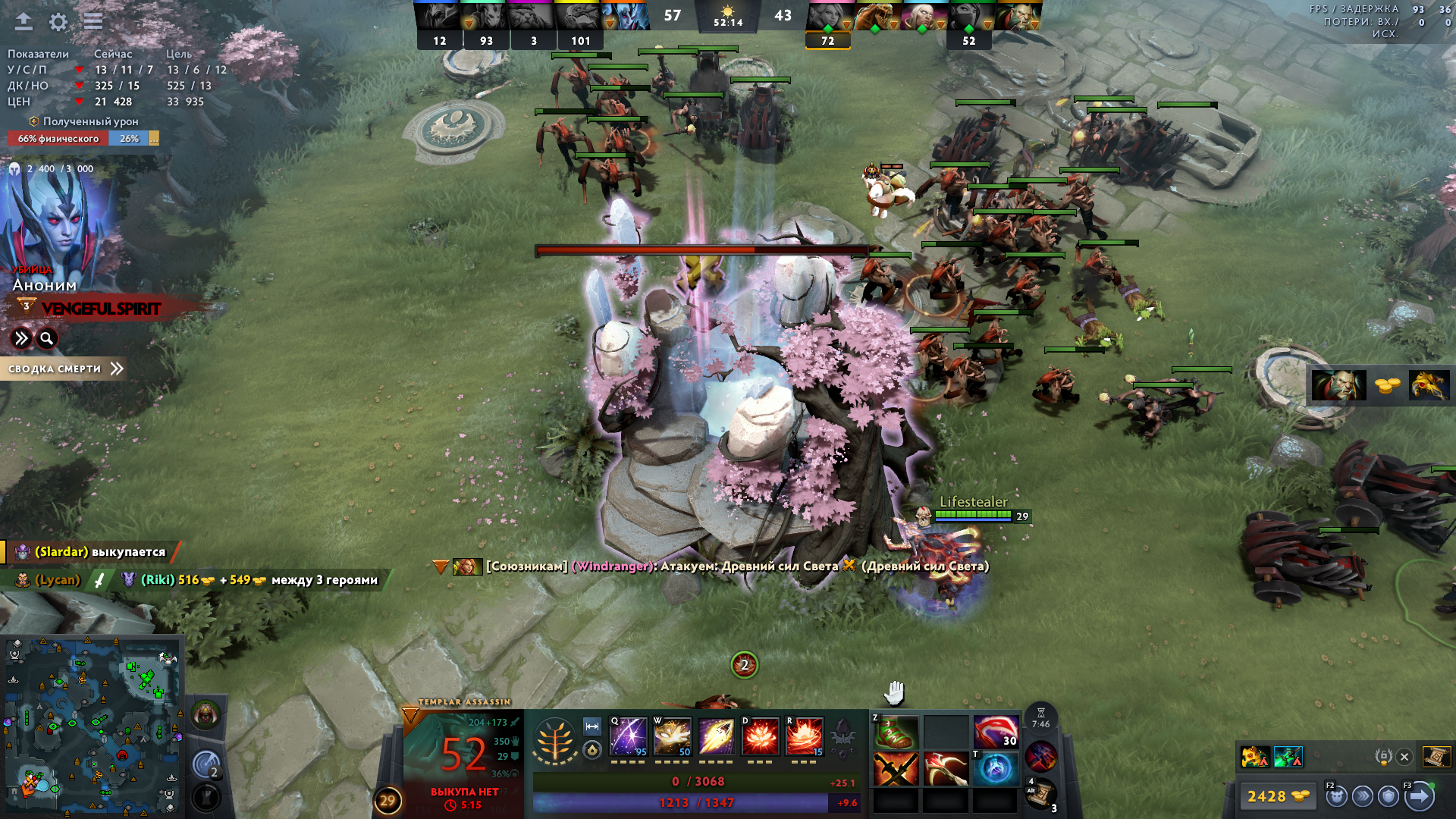Select the courier button
The width and height of the screenshot is (1456, 819).
pos(1336,796)
